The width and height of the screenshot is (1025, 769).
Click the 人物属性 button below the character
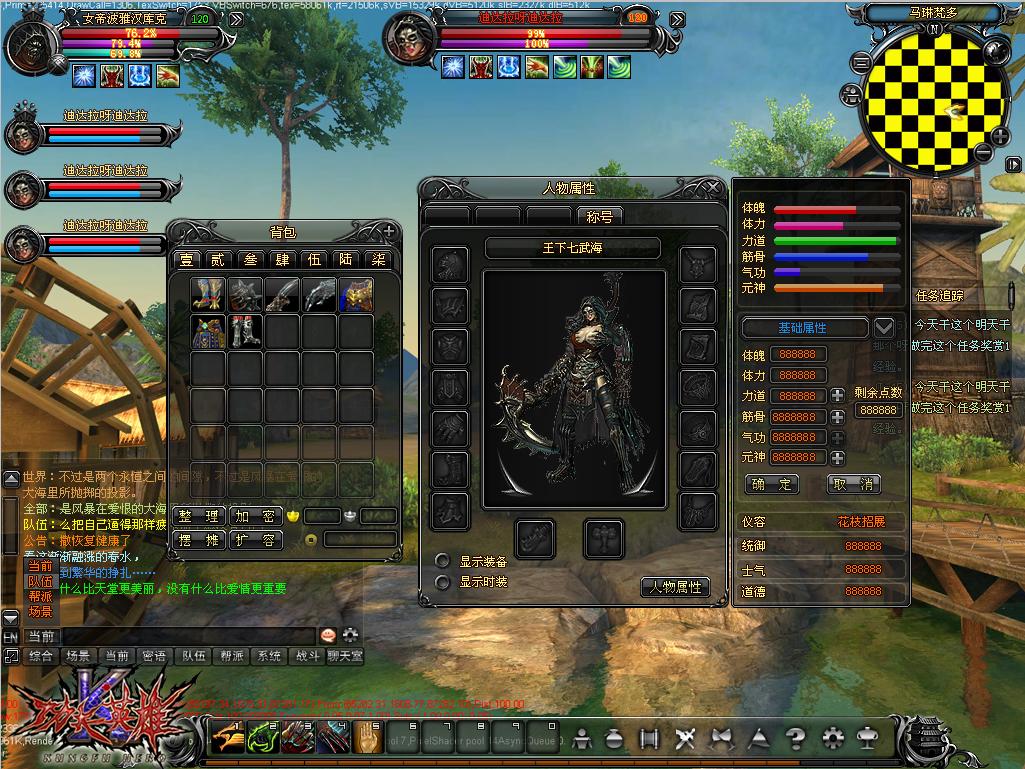(x=675, y=587)
